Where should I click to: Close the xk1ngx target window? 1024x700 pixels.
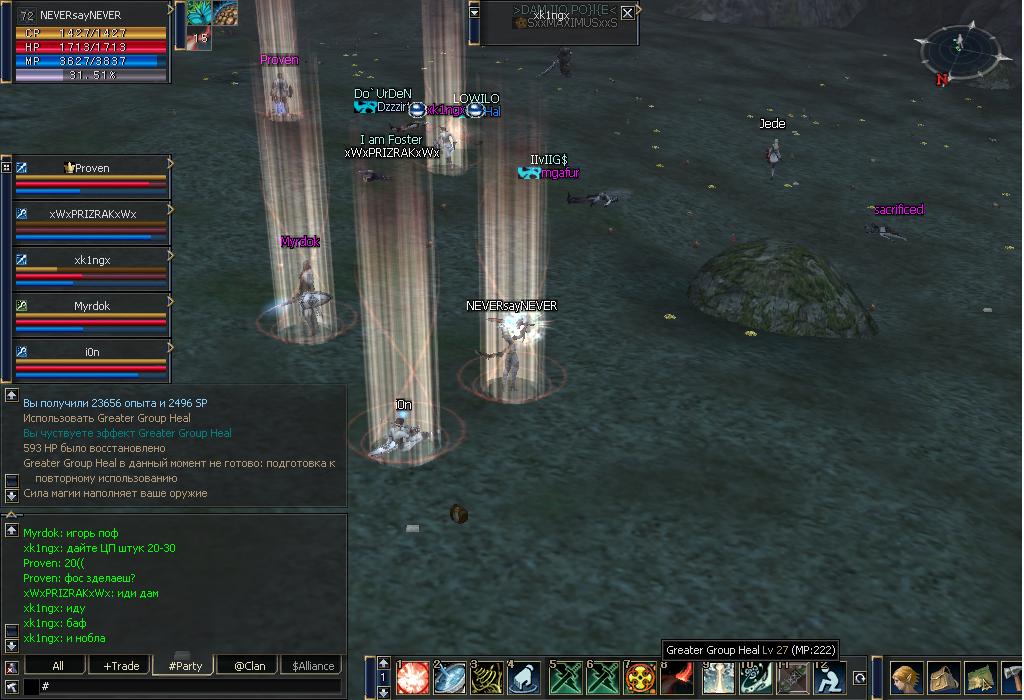627,13
